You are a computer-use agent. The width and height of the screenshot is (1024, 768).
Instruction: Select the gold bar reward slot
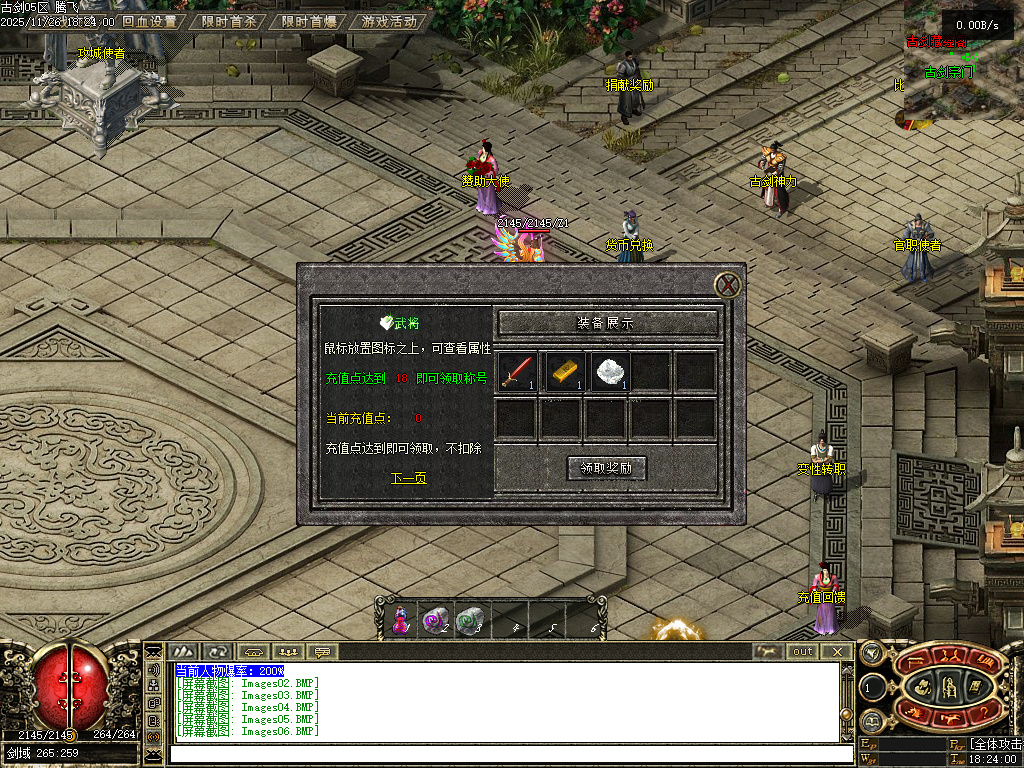click(564, 372)
